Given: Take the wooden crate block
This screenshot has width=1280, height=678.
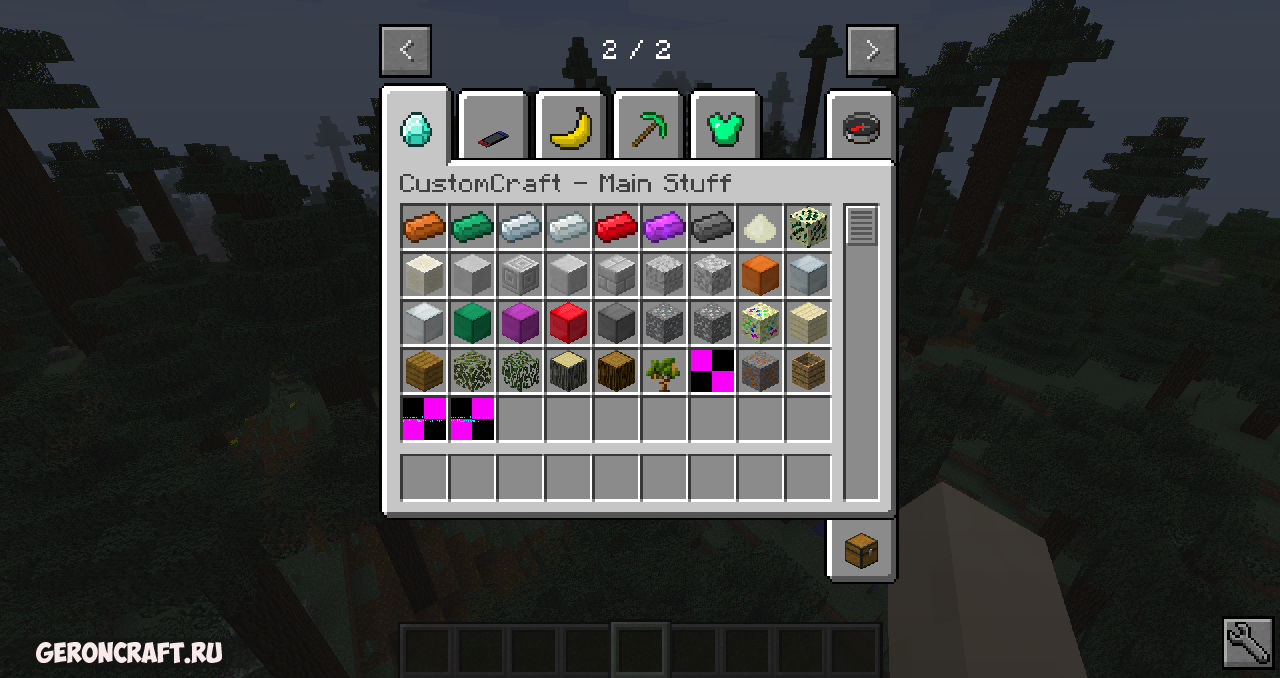Looking at the screenshot, I should (x=808, y=371).
